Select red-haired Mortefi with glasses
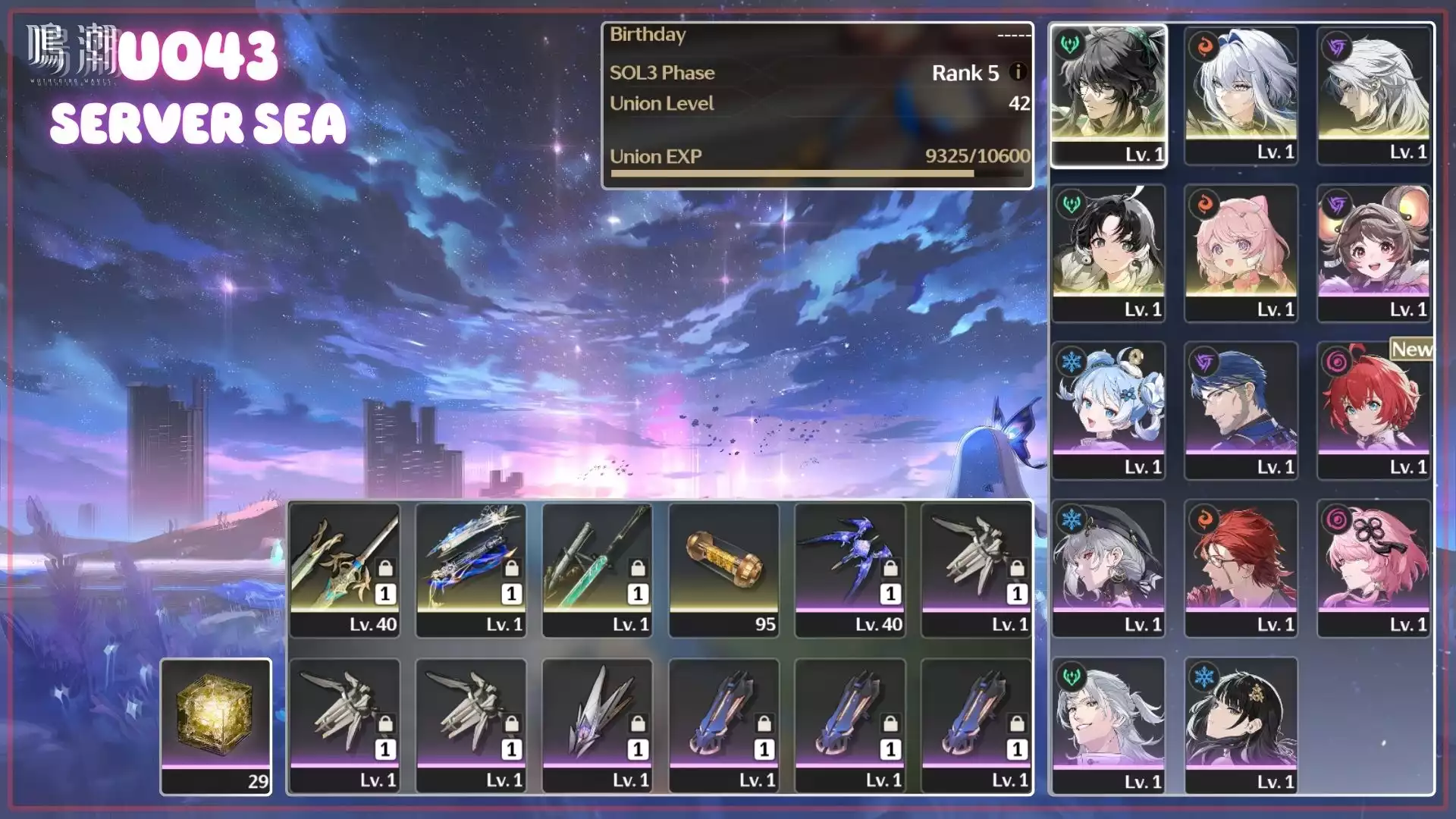 (1241, 568)
